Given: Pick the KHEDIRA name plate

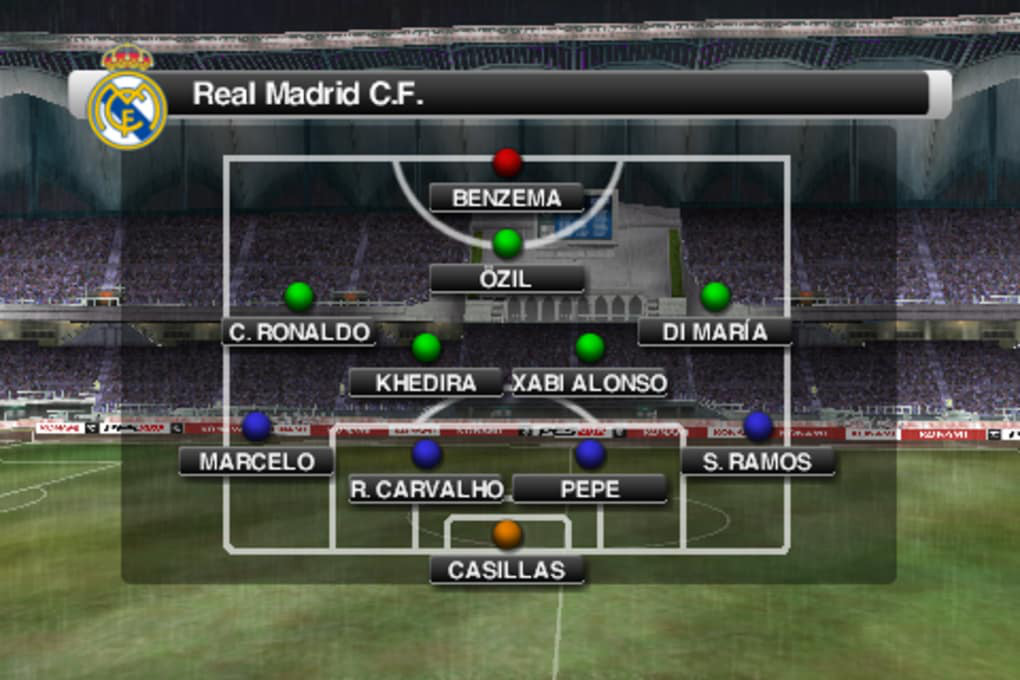Looking at the screenshot, I should coord(426,382).
